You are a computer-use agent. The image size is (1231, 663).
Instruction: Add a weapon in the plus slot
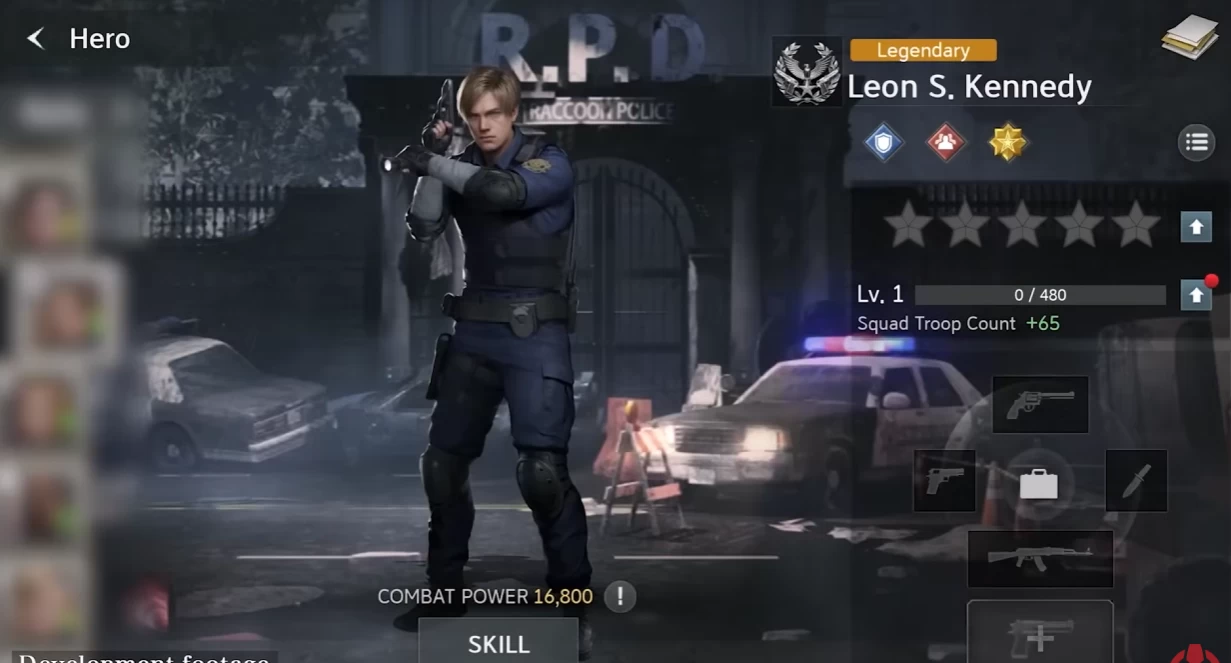point(1040,634)
